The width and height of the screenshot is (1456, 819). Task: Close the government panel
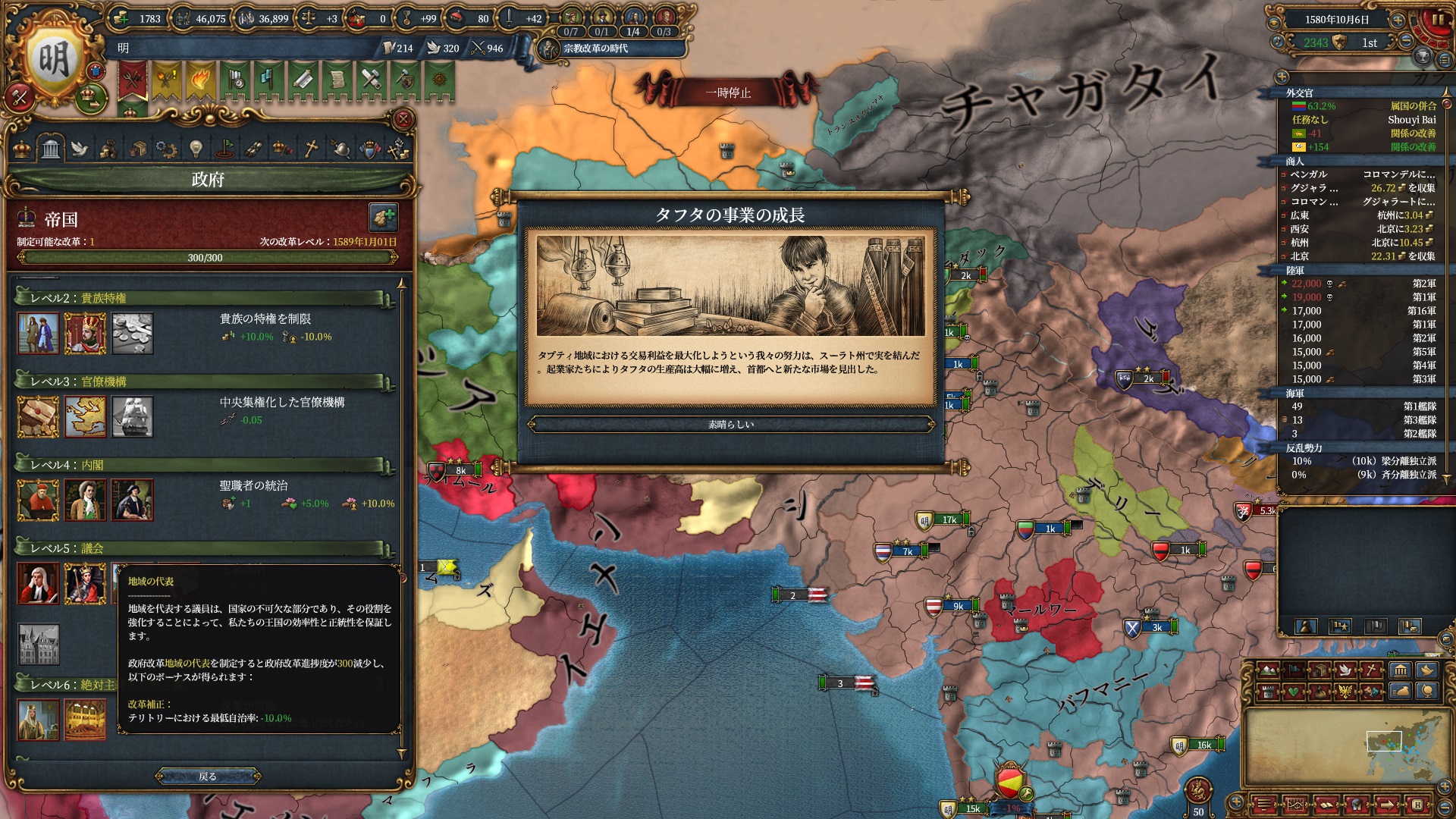coord(403,119)
